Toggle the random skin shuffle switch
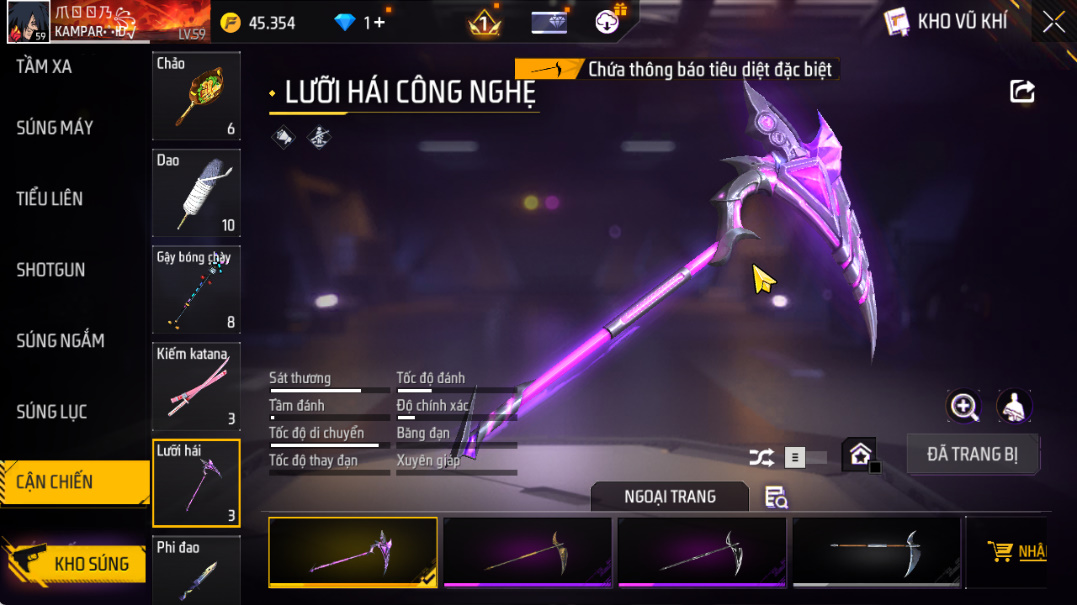This screenshot has height=605, width=1077. pos(805,458)
